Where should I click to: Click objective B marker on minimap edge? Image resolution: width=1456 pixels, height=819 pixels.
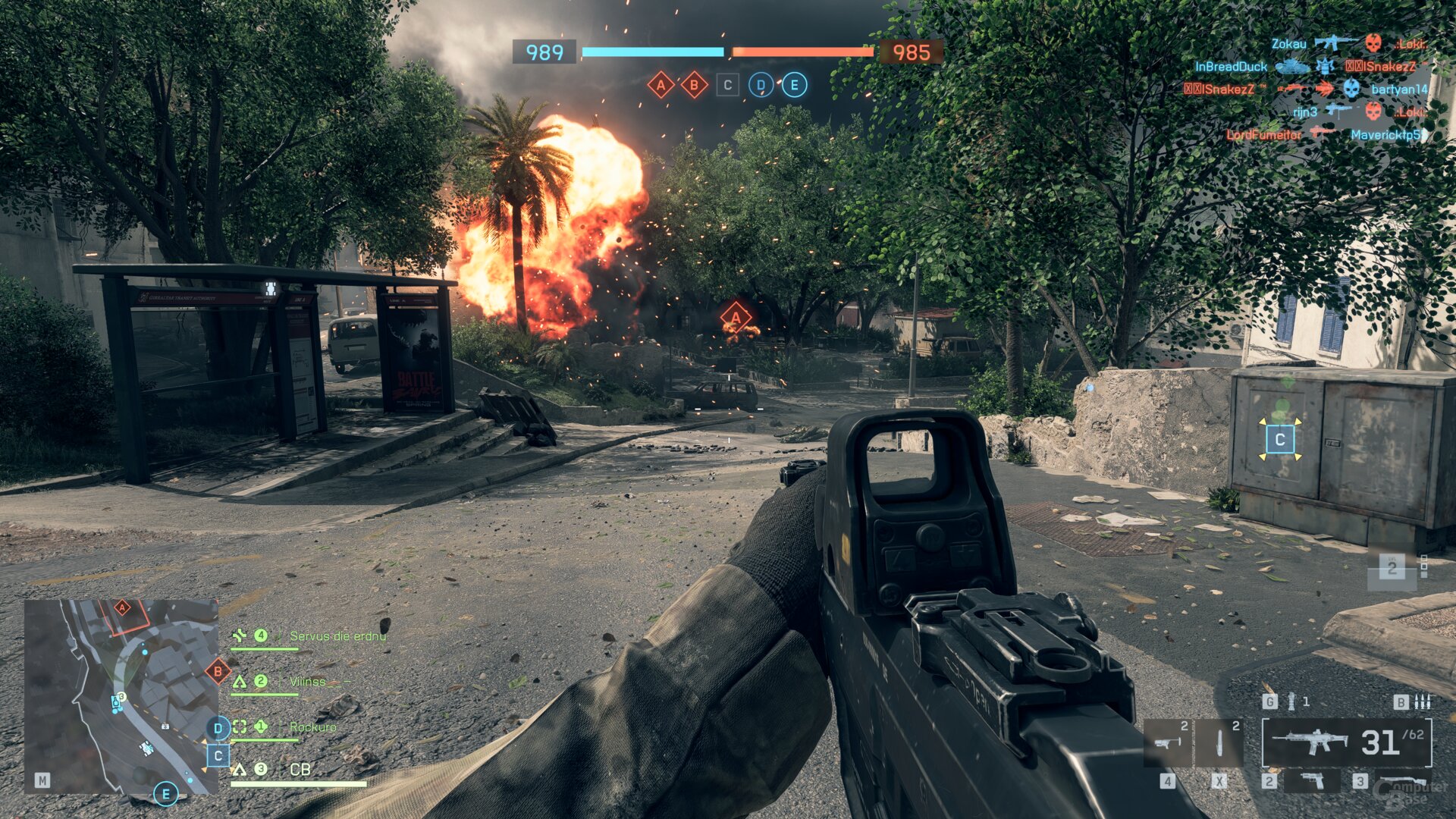click(x=218, y=671)
